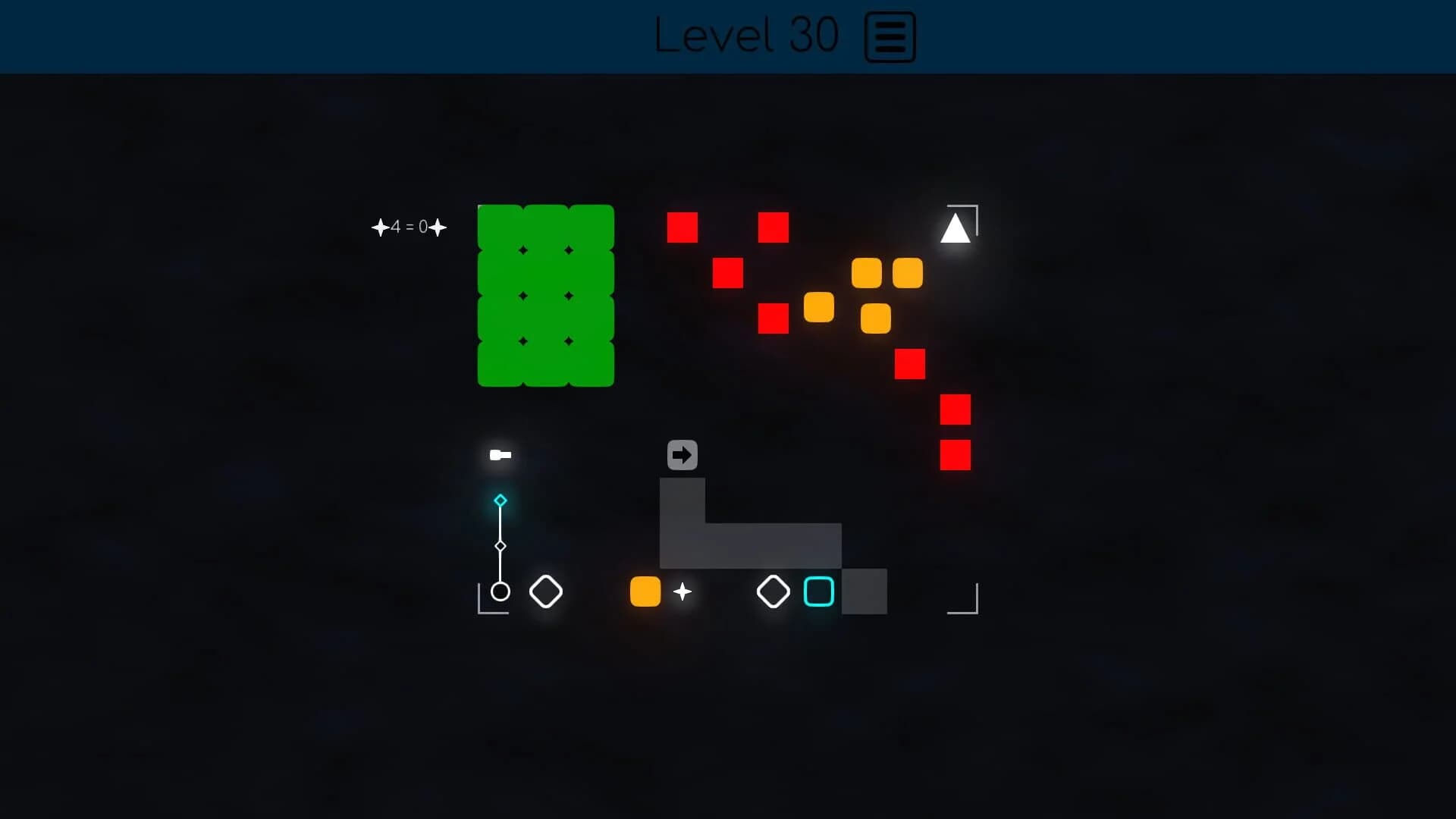Activate the white diamond near the slider

point(546,592)
